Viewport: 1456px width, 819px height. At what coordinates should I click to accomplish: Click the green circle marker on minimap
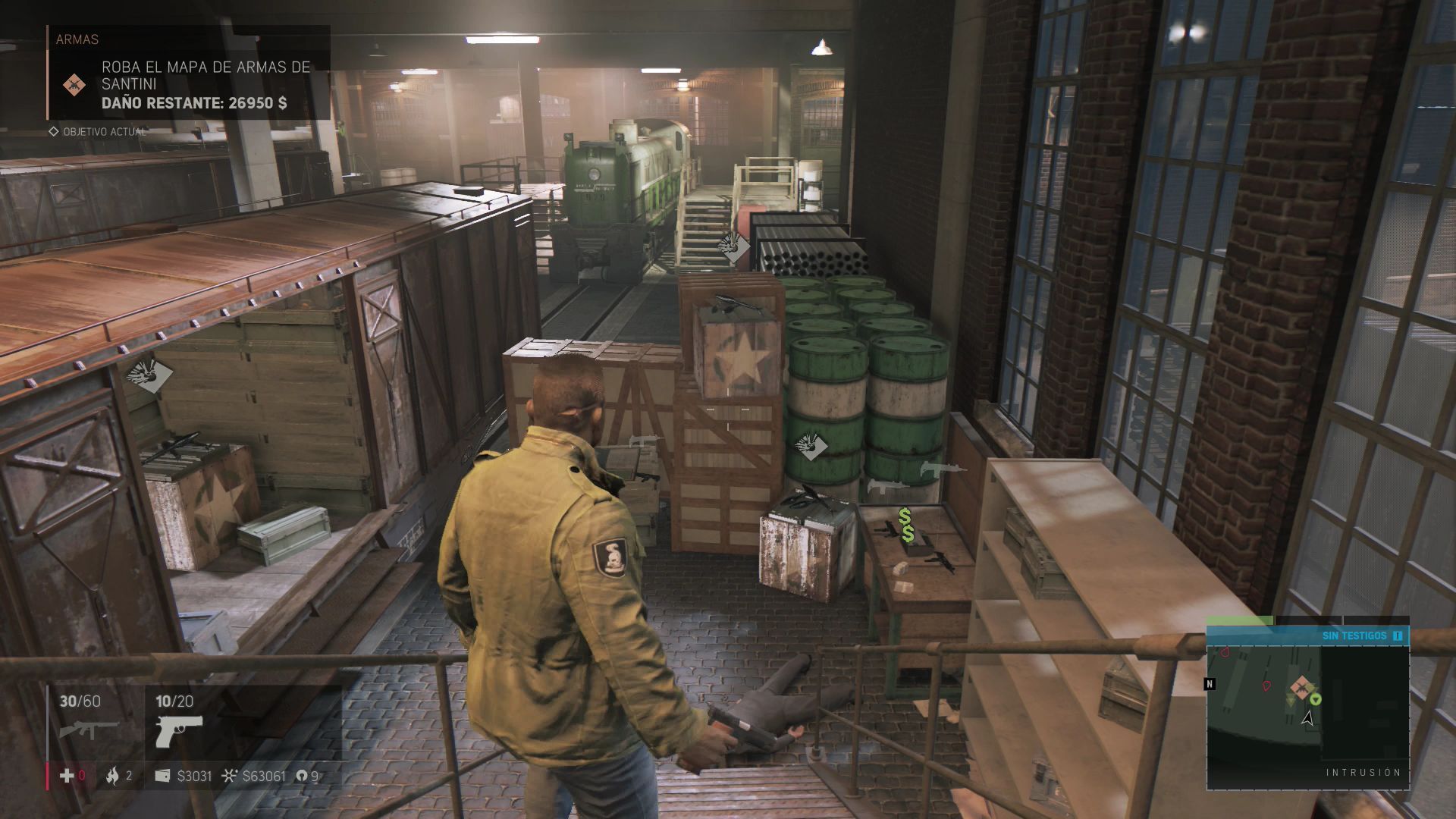pyautogui.click(x=1316, y=698)
